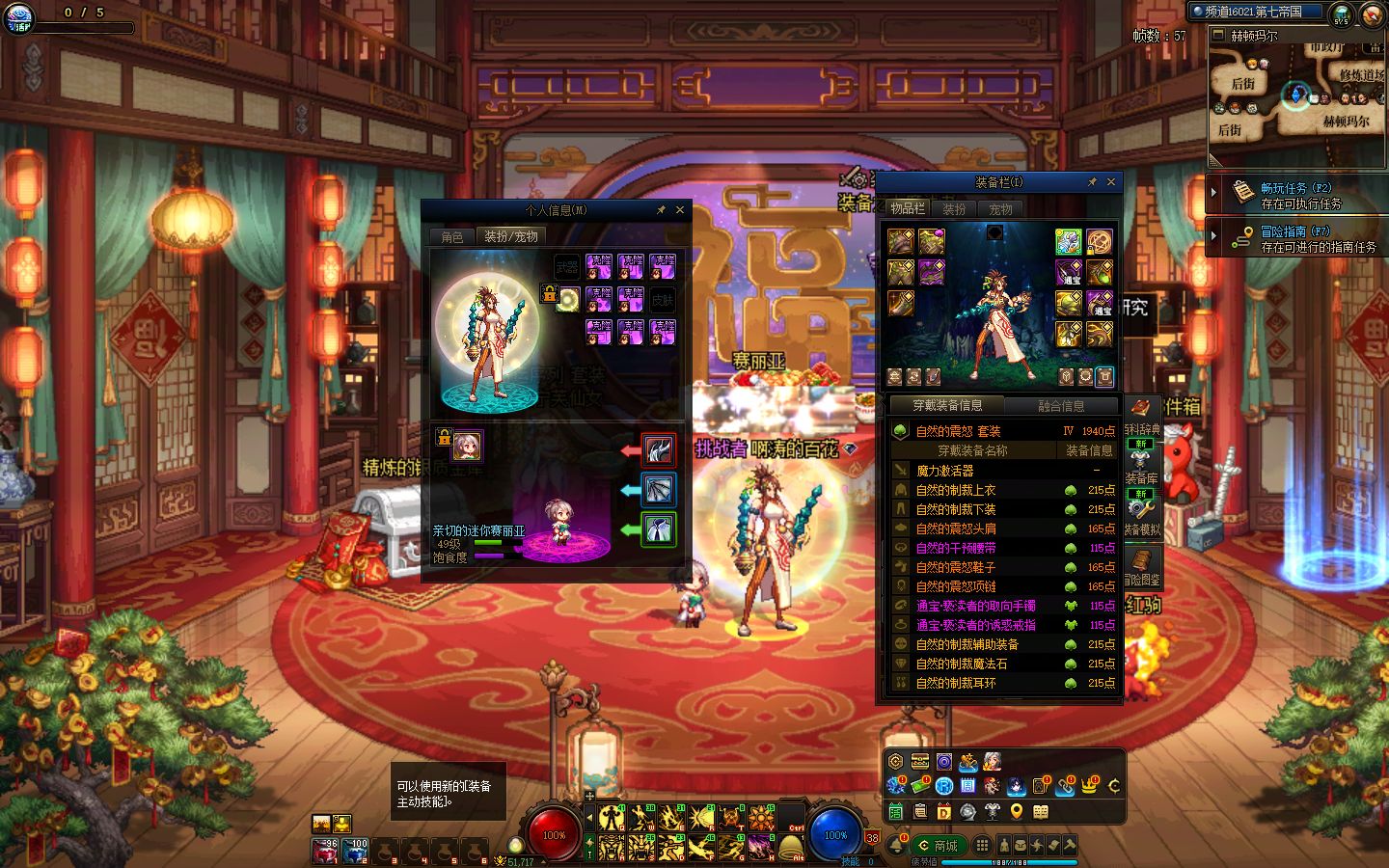Open the 畅玩任务 quest tracker entry
1389x868 pixels.
tap(1295, 195)
